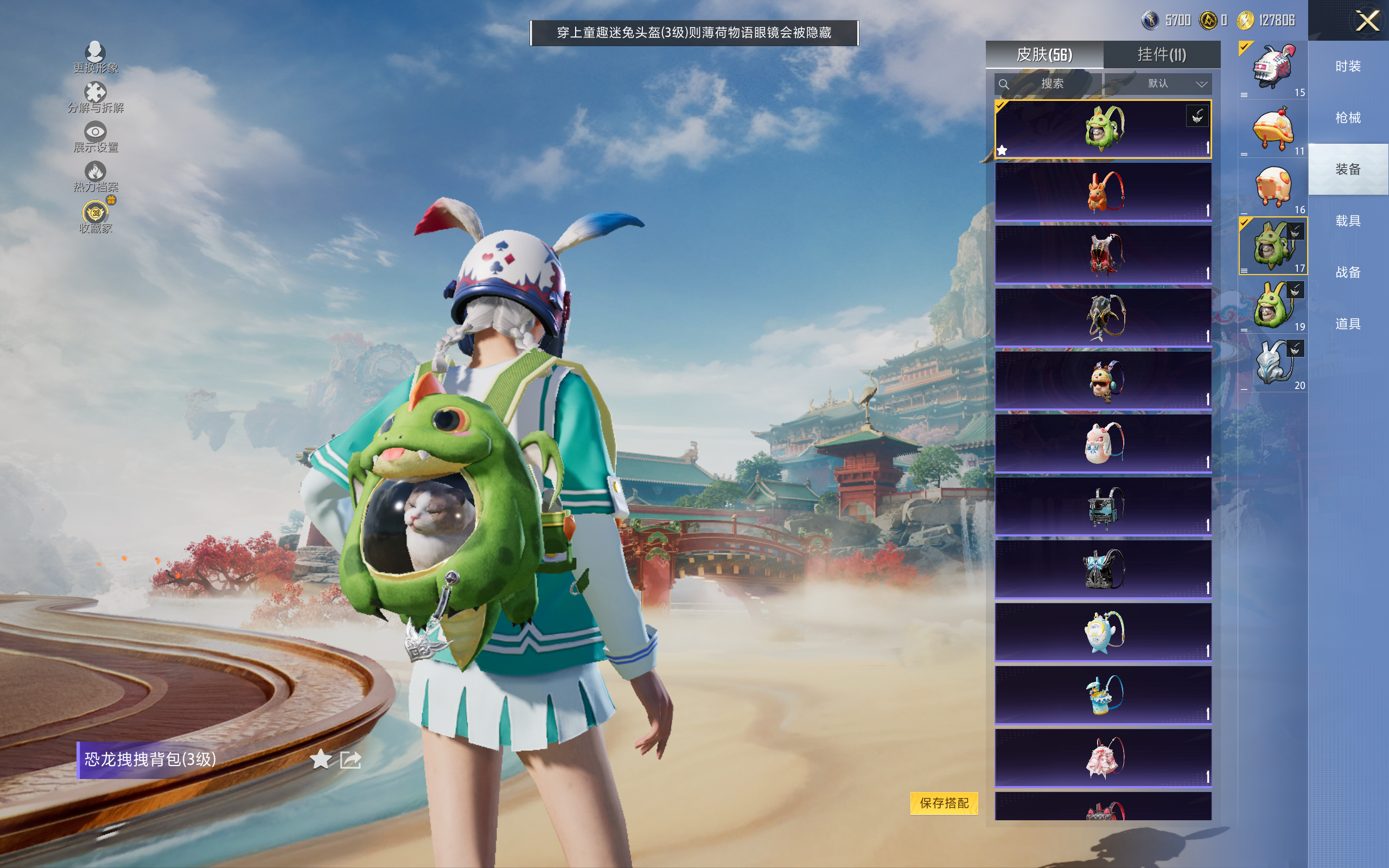1389x868 pixels.
Task: Open 更换形象 change appearance
Action: pyautogui.click(x=95, y=58)
